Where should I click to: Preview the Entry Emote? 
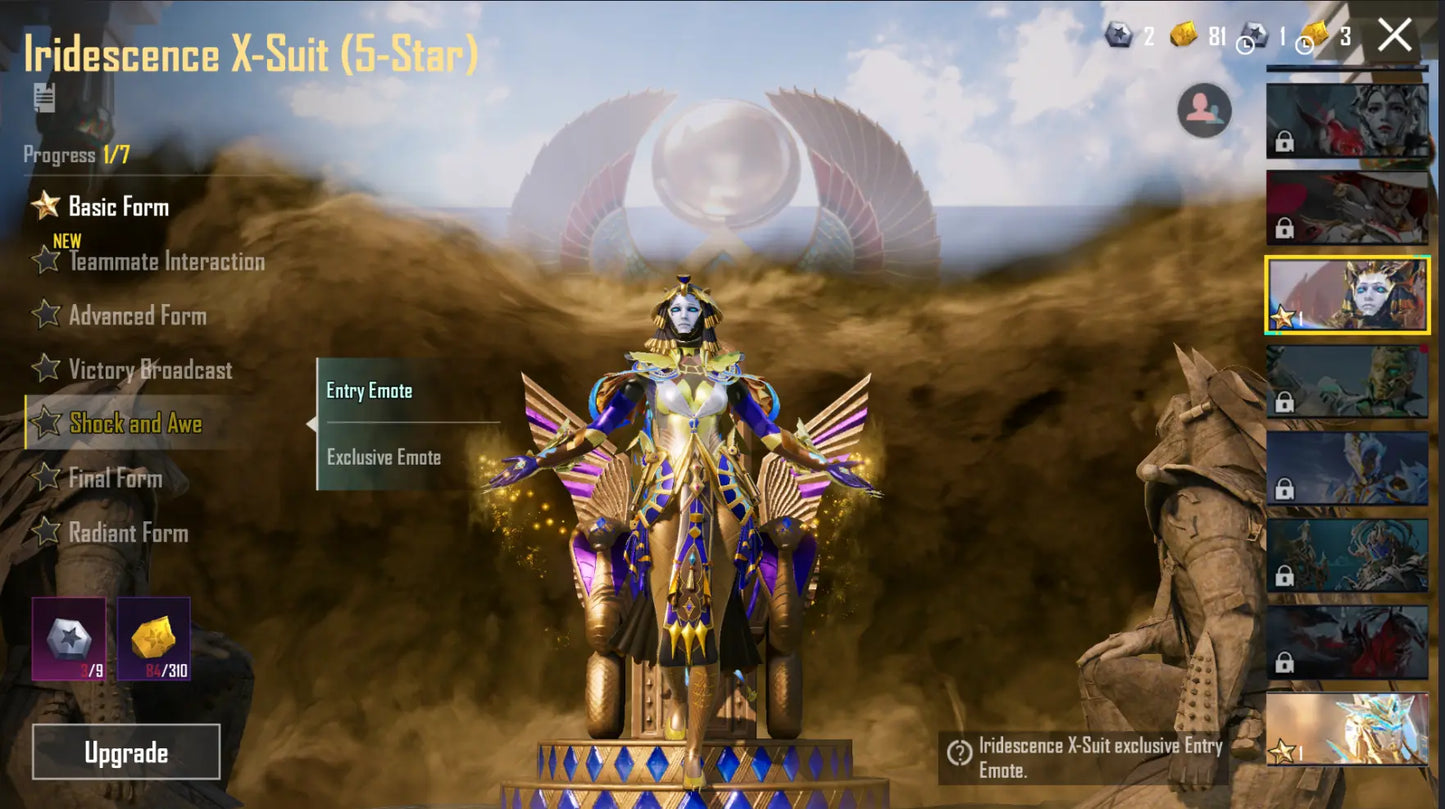[370, 391]
